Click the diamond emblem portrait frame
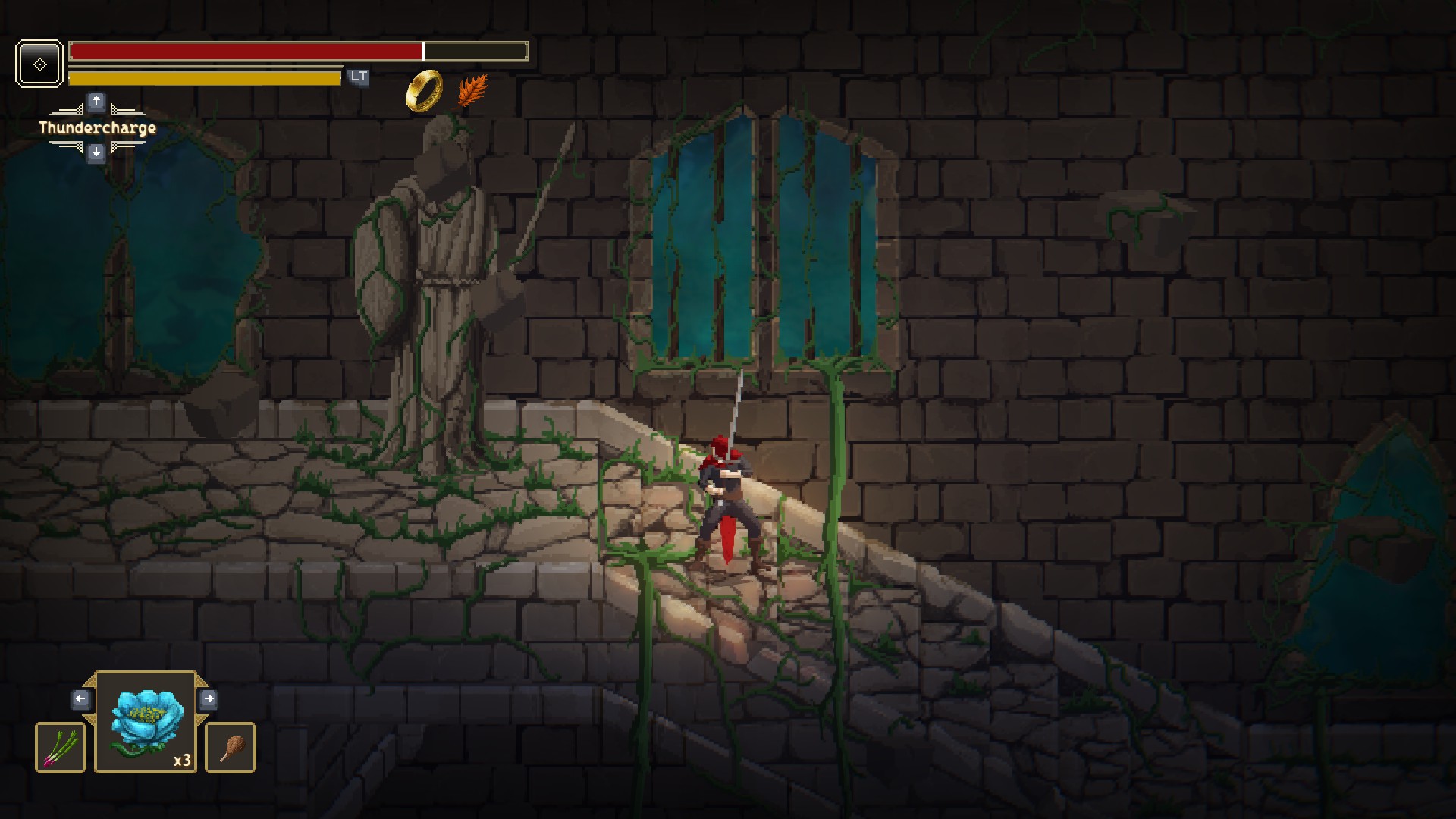The image size is (1456, 819). pyautogui.click(x=39, y=64)
